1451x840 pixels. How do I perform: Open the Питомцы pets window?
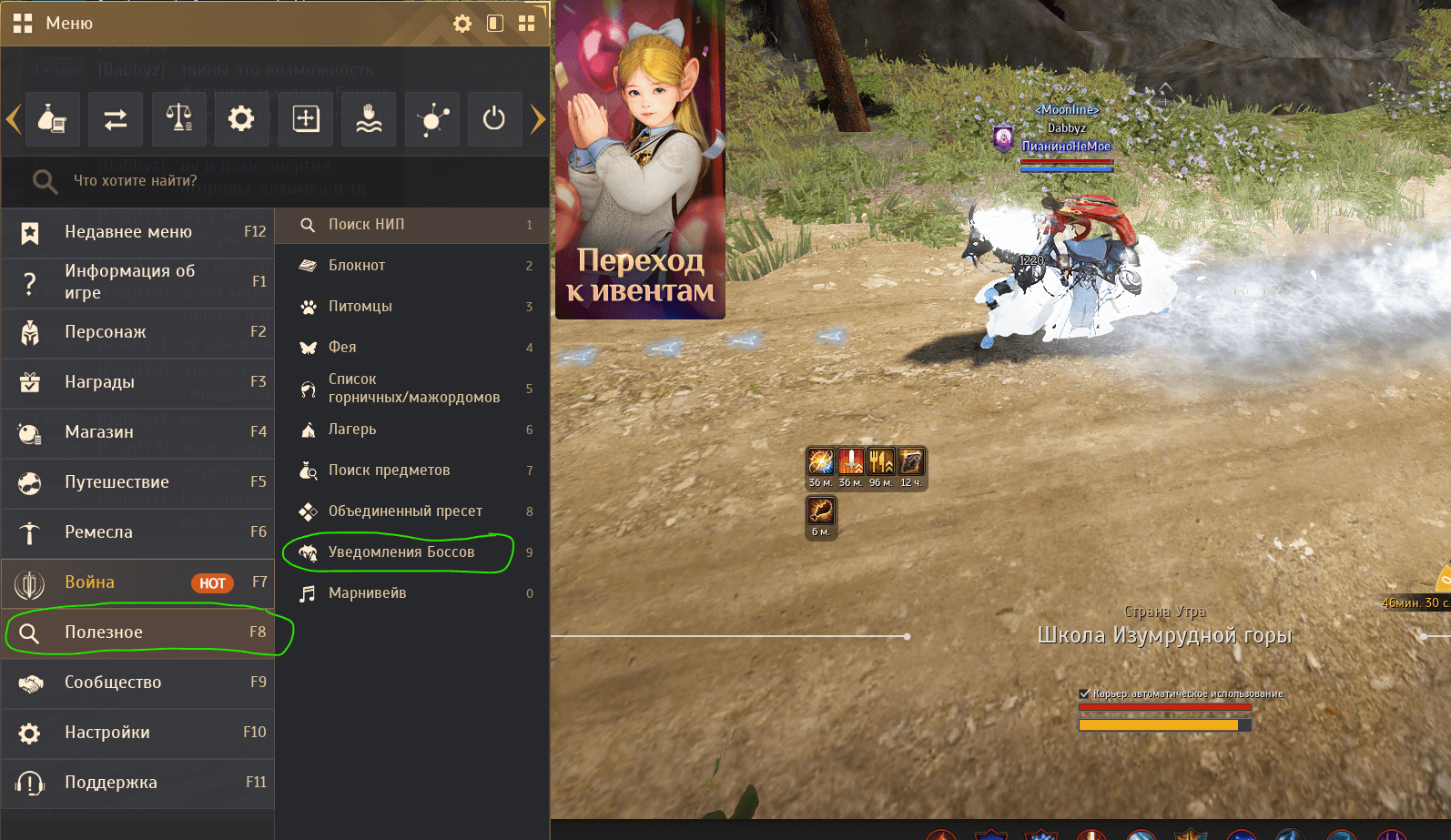(411, 307)
